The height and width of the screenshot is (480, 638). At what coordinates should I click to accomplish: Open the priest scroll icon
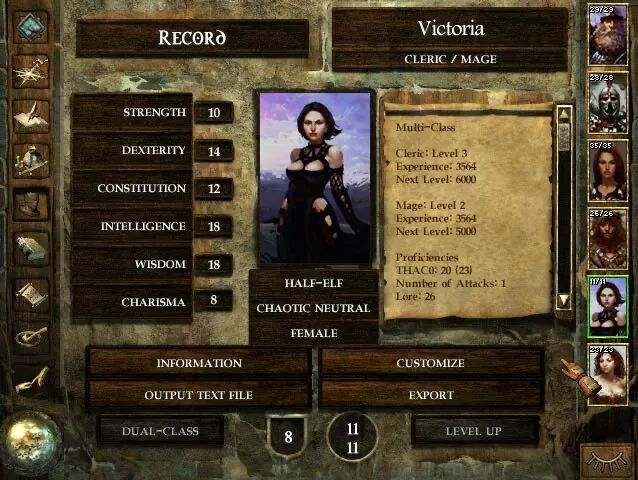coord(31,294)
